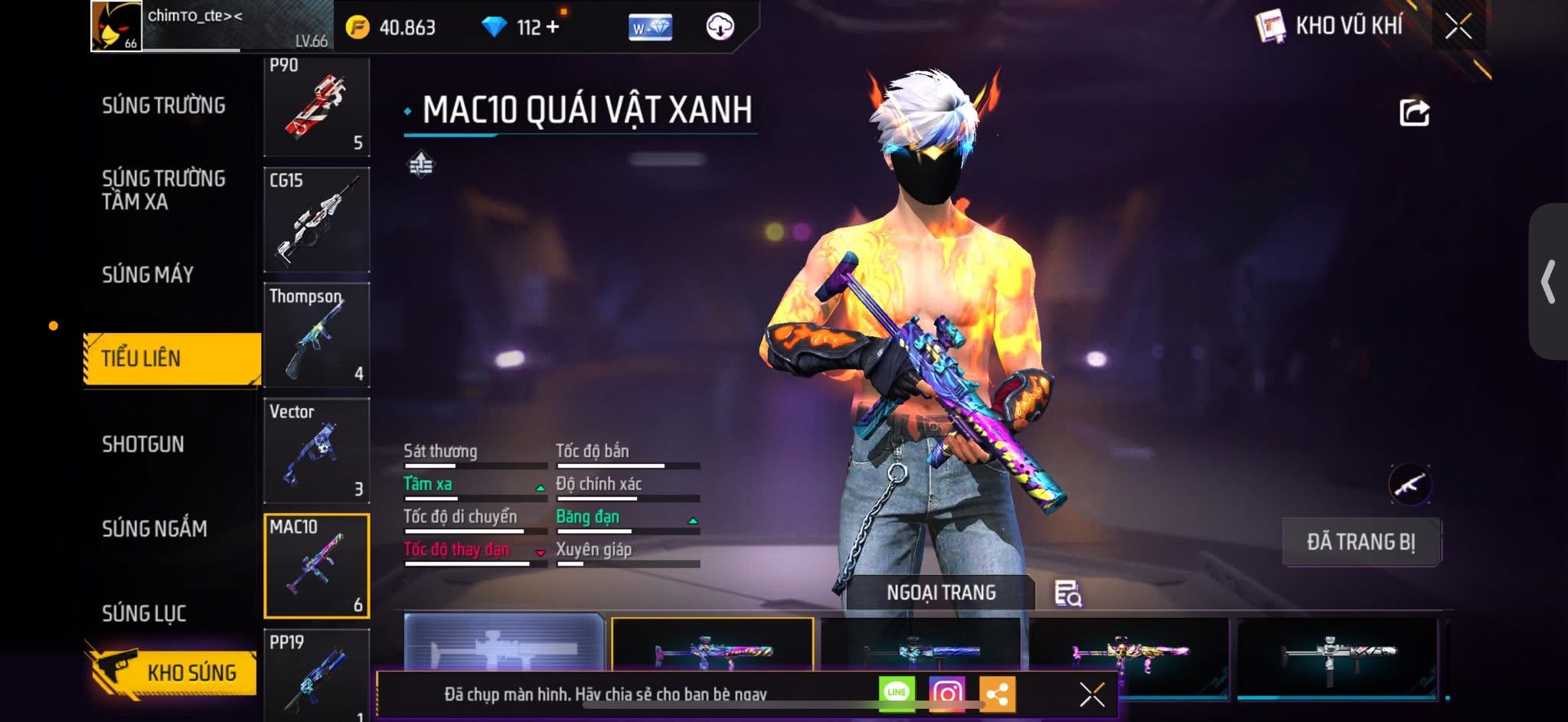
Task: Close the KHO VŨ KHÍ screen
Action: 1458,27
